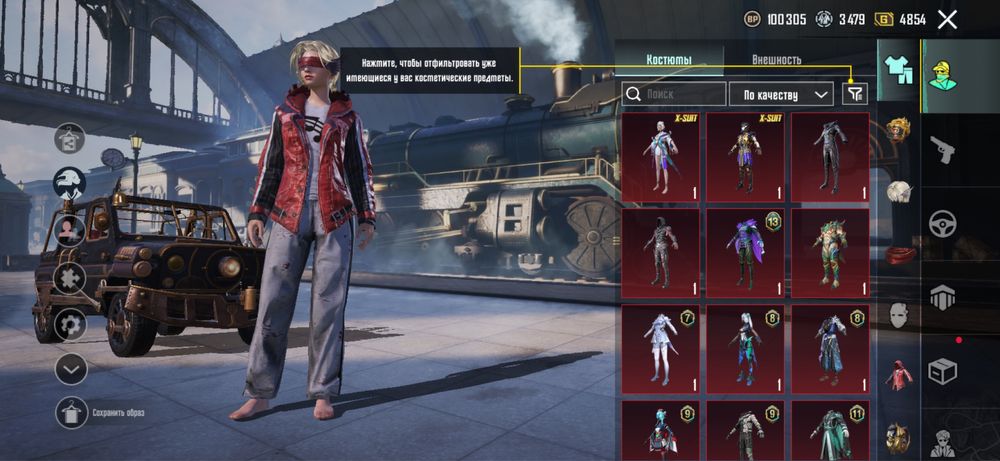Select the weapons category pistol icon

click(943, 150)
